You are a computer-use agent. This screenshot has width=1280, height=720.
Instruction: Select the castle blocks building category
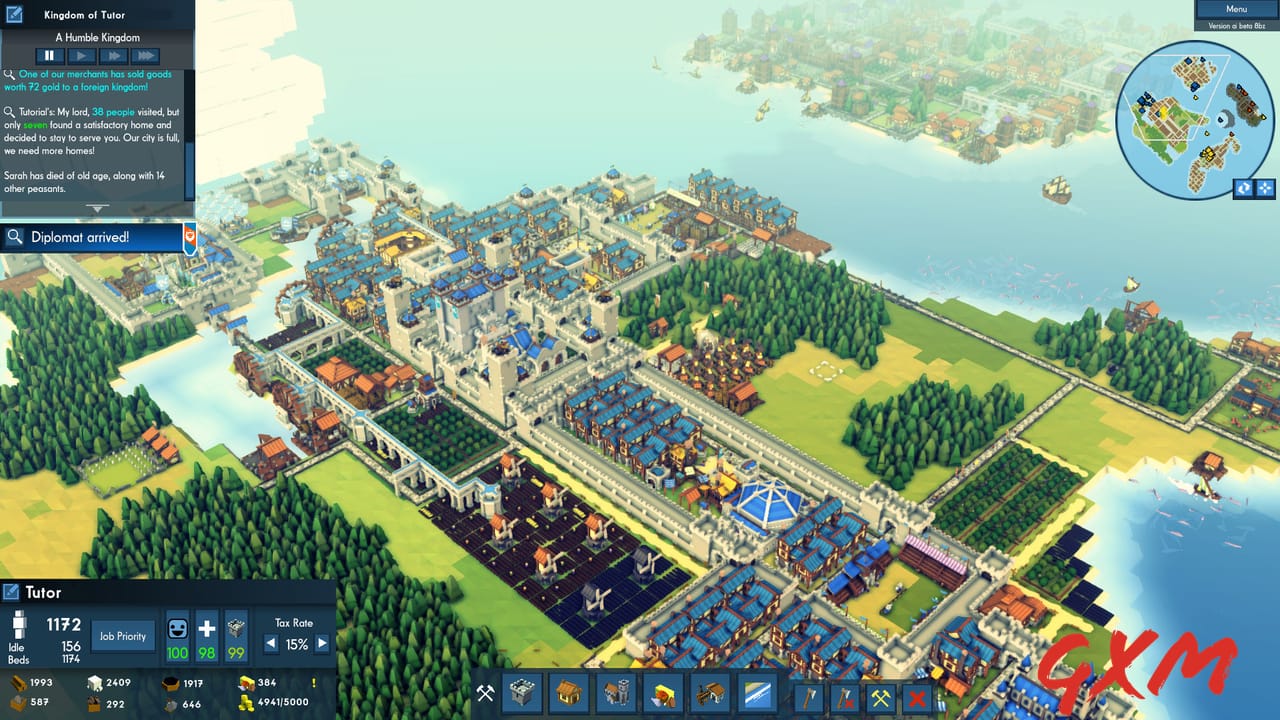coord(522,693)
